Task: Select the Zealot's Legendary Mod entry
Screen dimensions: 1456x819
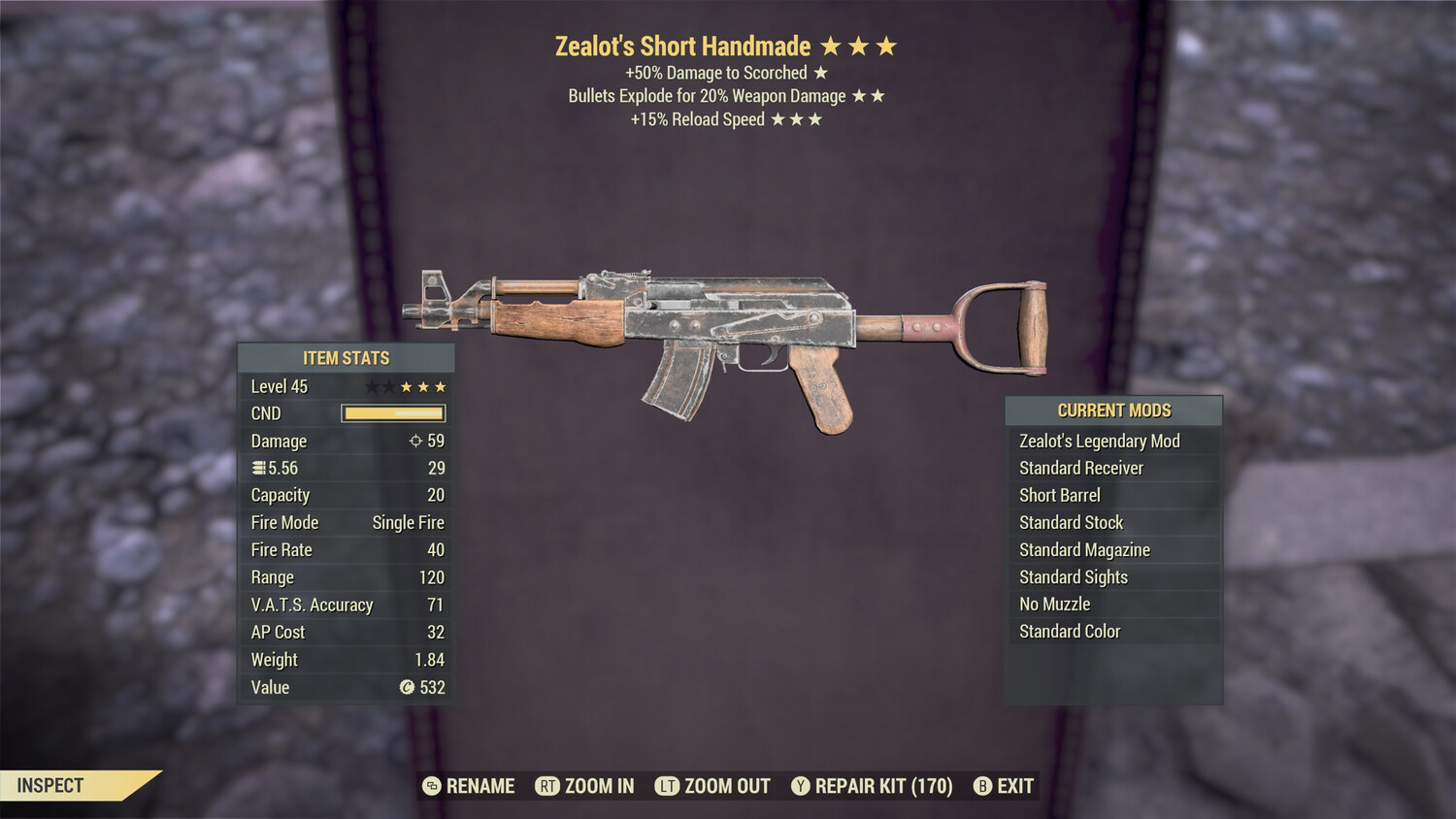Action: (1099, 441)
